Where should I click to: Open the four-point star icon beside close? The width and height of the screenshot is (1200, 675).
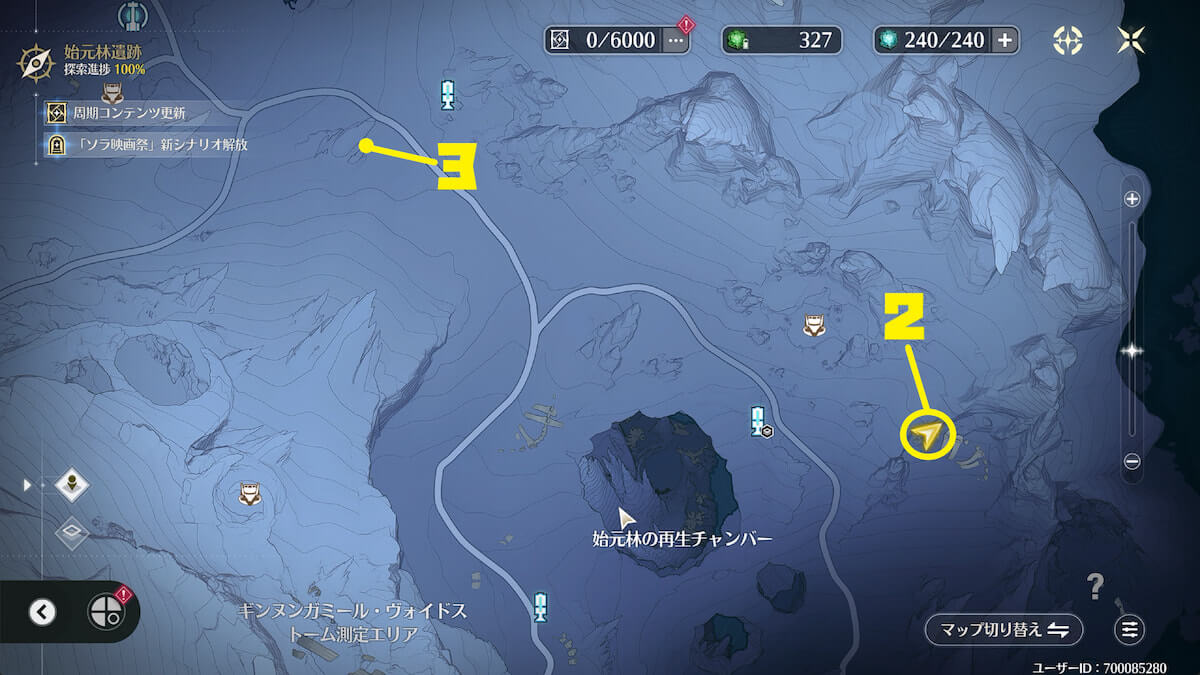[x=1068, y=40]
